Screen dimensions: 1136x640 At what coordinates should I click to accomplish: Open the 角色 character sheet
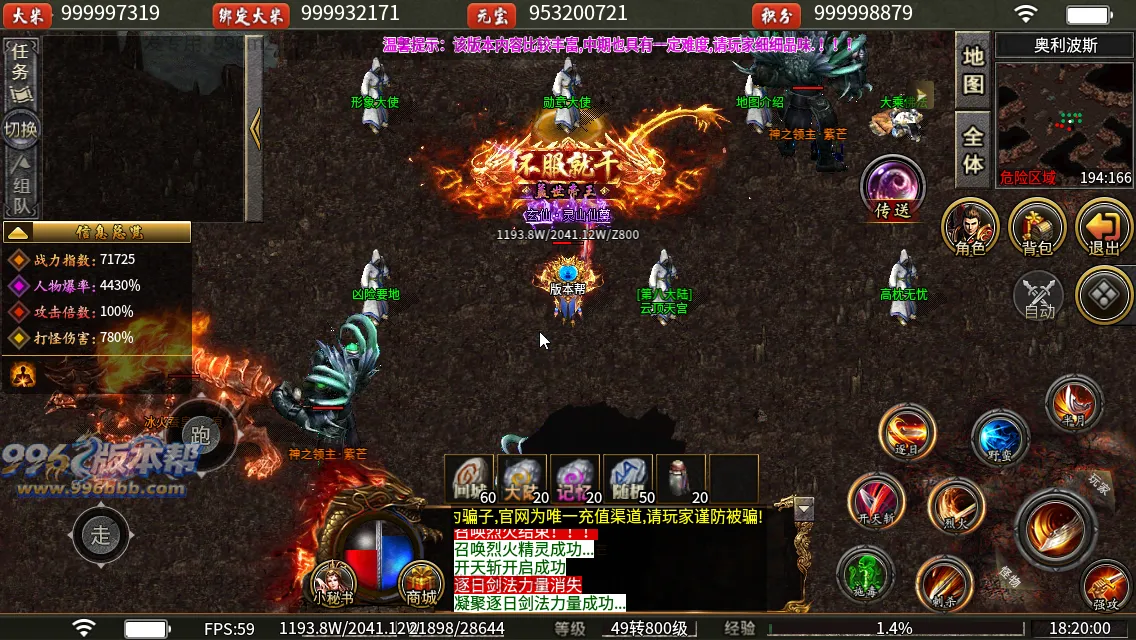[x=970, y=227]
